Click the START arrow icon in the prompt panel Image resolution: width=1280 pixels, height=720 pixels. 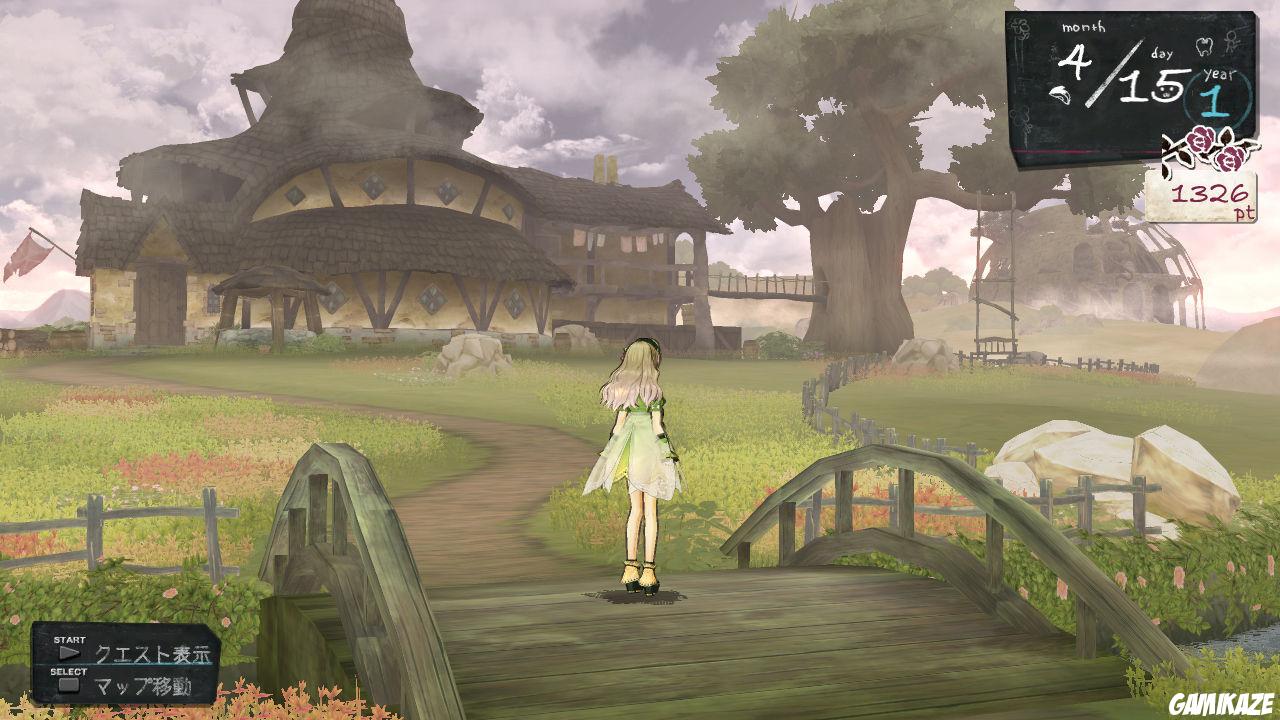click(70, 652)
